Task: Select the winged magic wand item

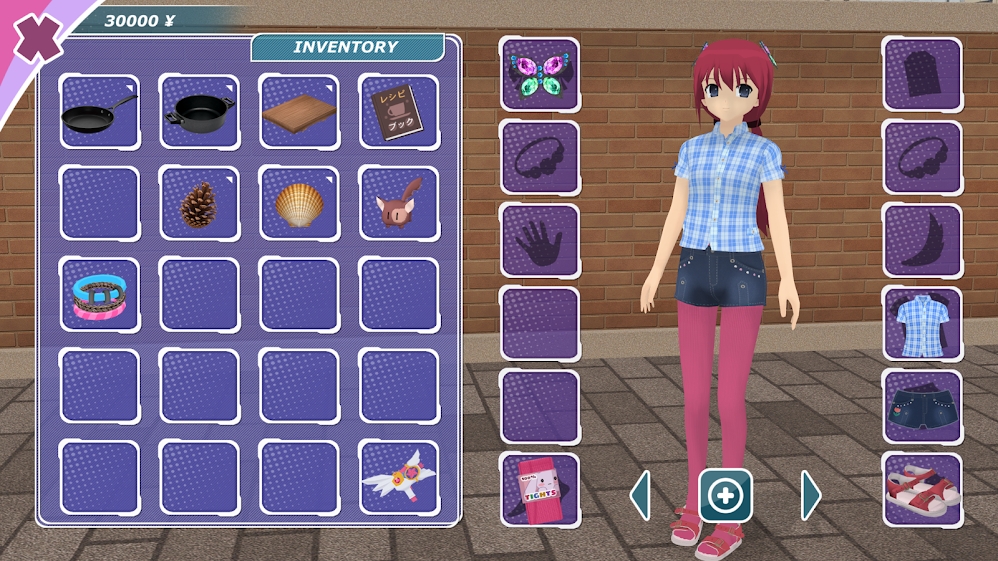Action: click(x=398, y=478)
